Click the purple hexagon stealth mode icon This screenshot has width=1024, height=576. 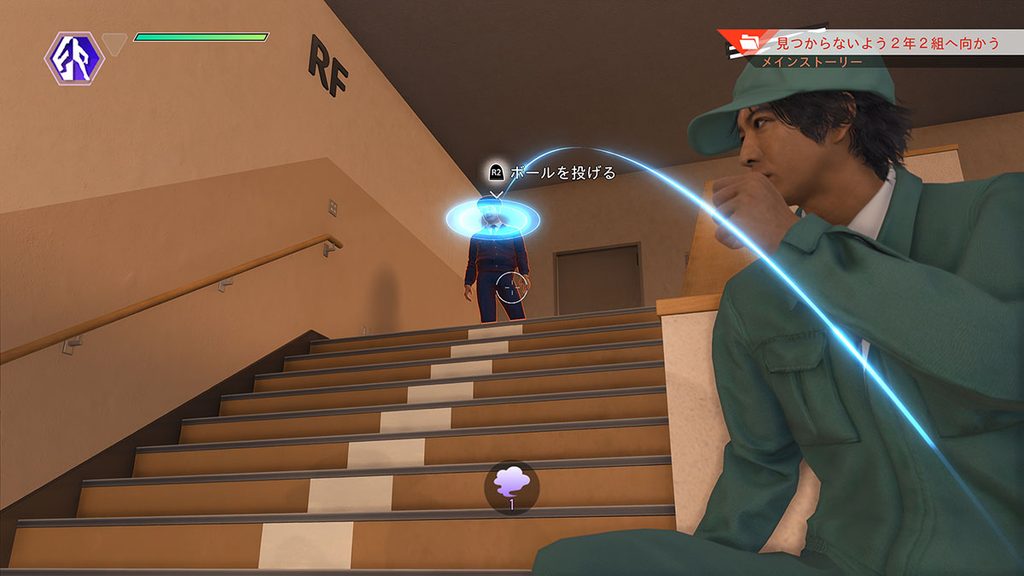click(74, 58)
